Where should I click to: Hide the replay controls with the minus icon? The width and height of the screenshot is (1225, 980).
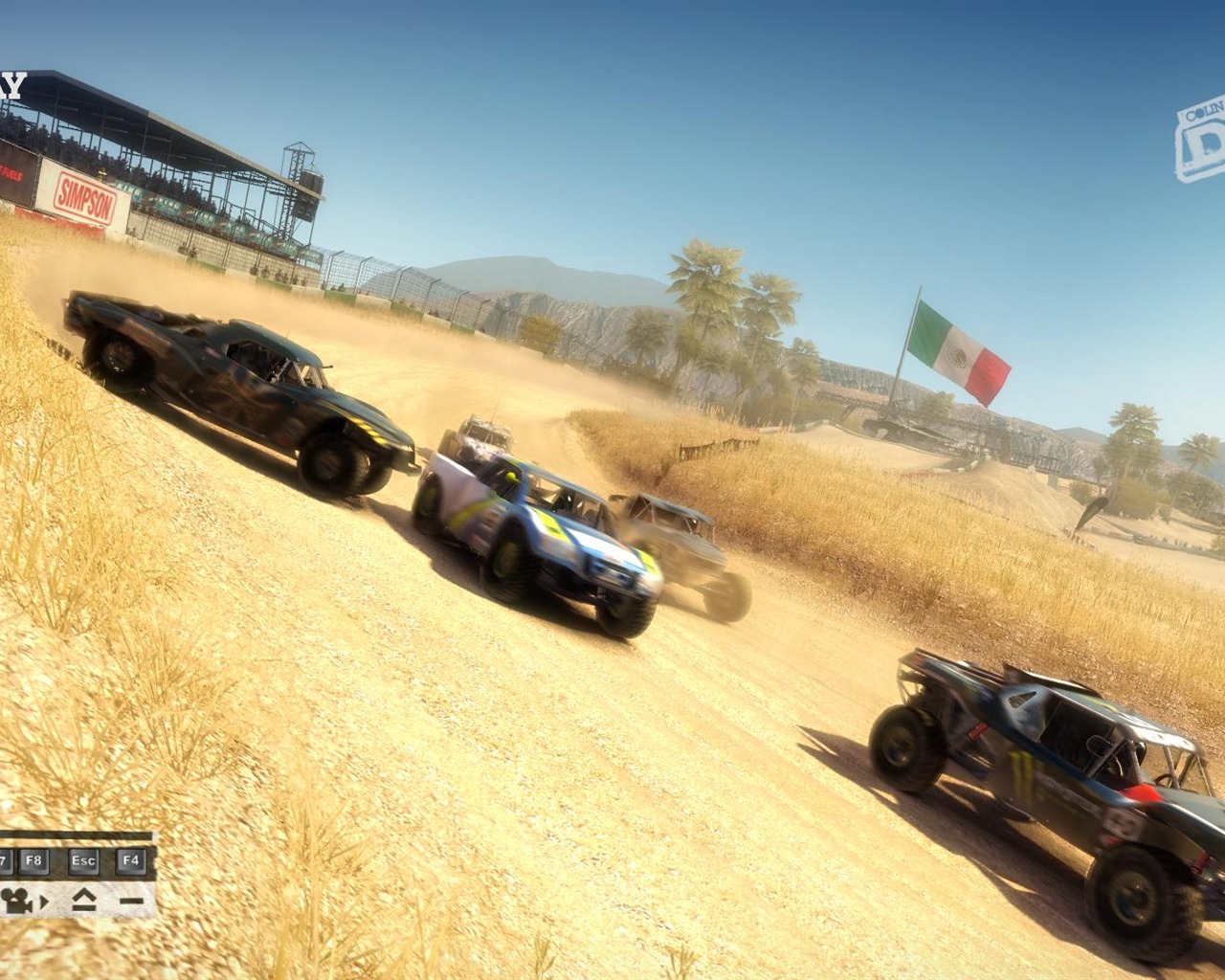(x=131, y=901)
